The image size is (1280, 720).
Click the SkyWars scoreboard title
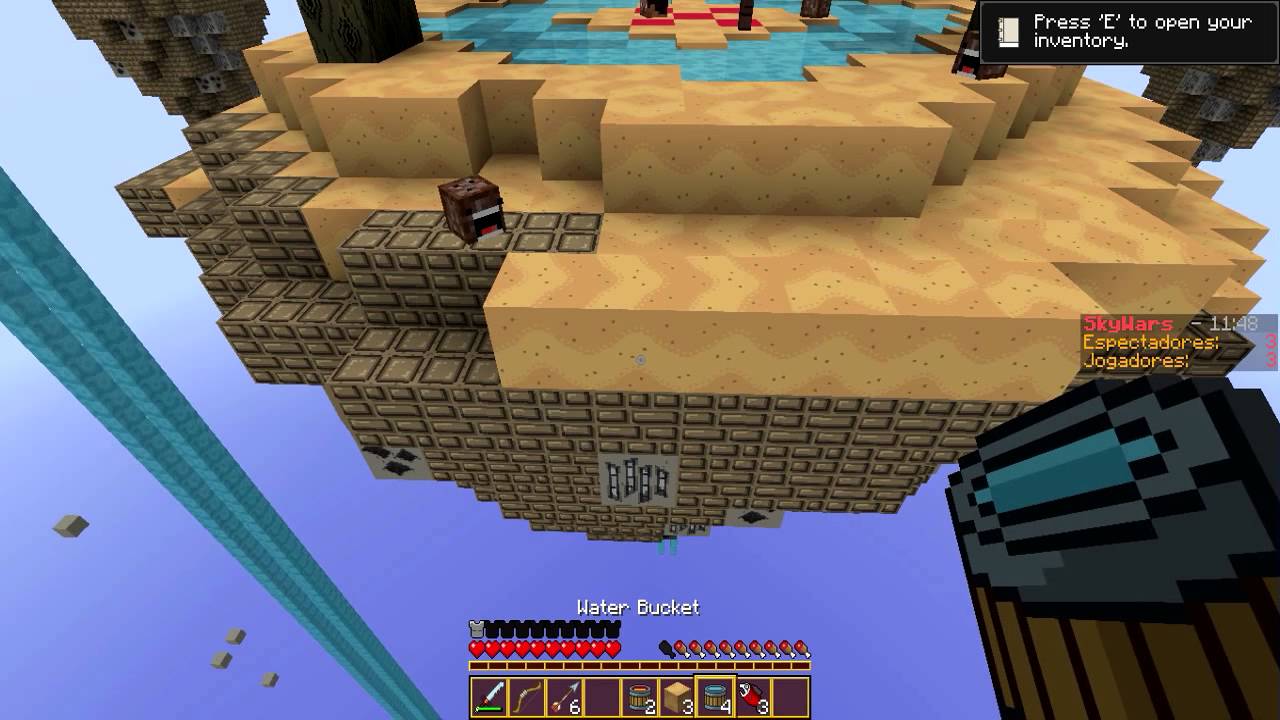[1127, 323]
